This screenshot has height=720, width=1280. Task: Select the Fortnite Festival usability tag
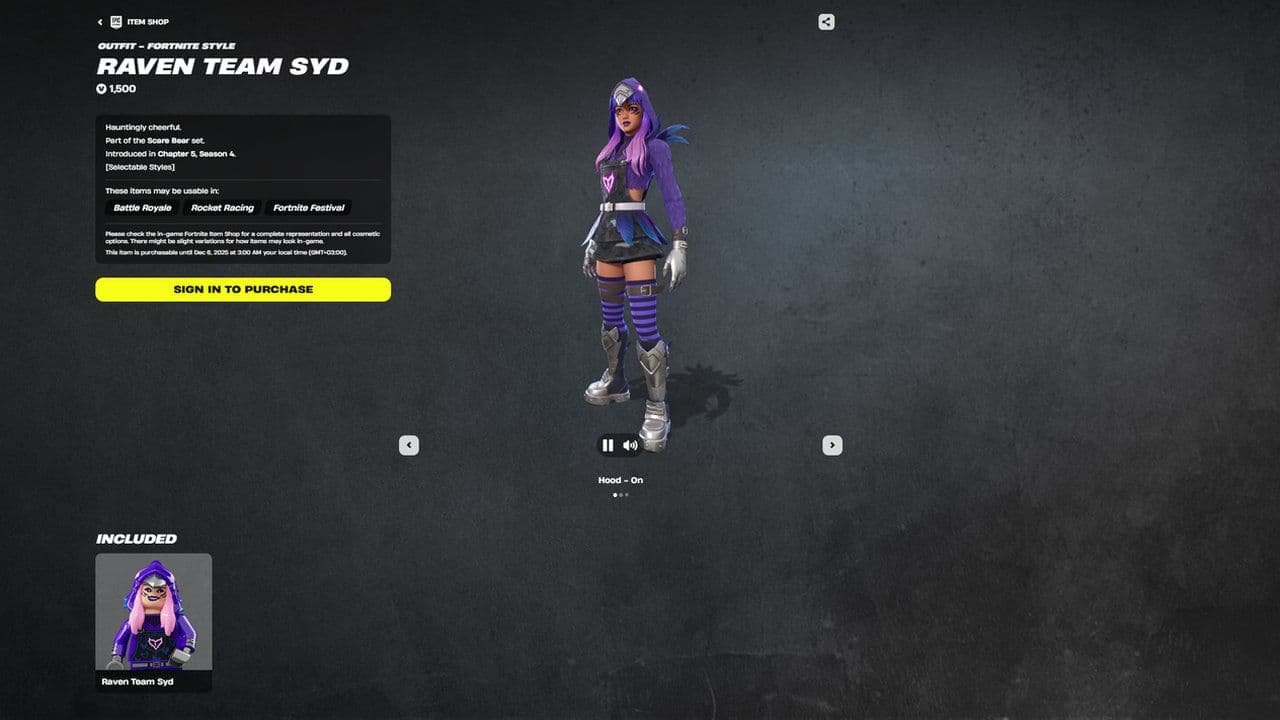click(308, 207)
